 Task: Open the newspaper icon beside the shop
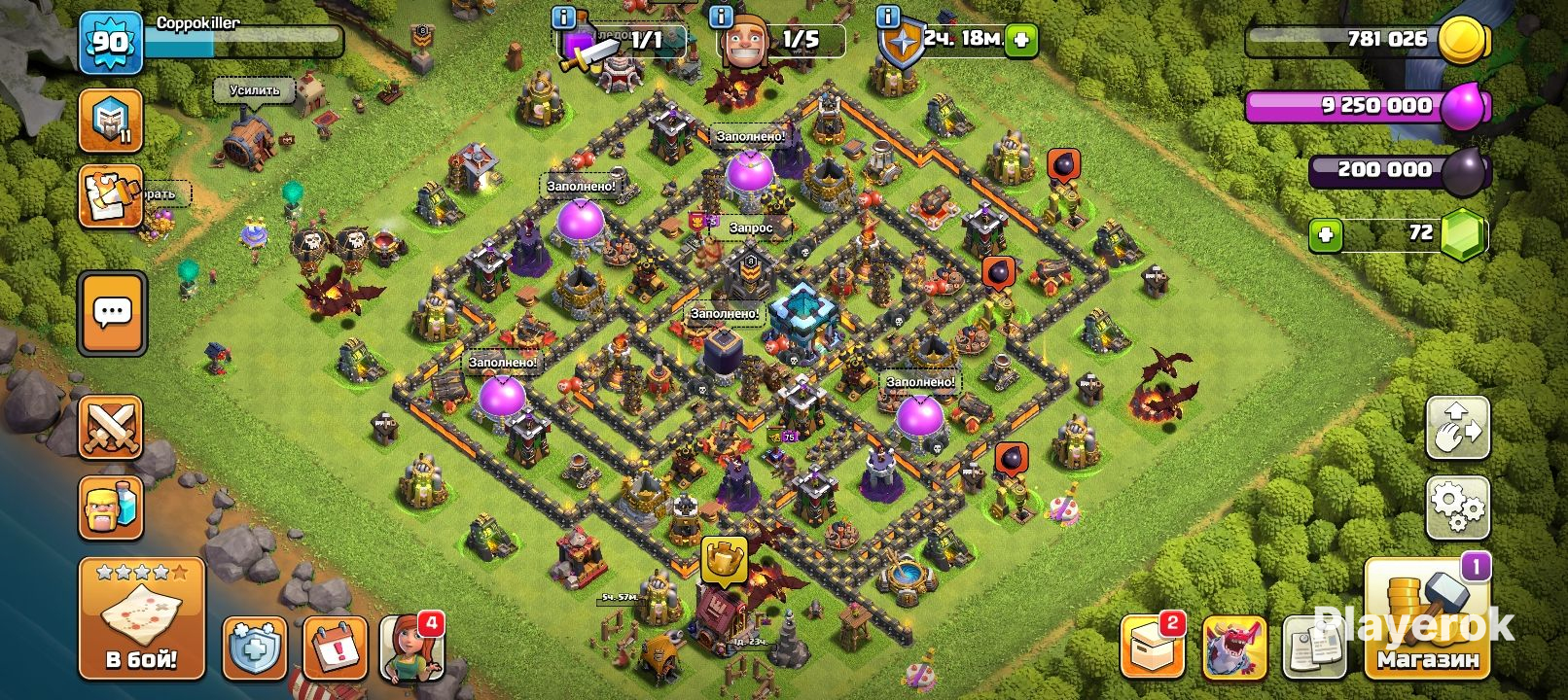[x=1314, y=648]
